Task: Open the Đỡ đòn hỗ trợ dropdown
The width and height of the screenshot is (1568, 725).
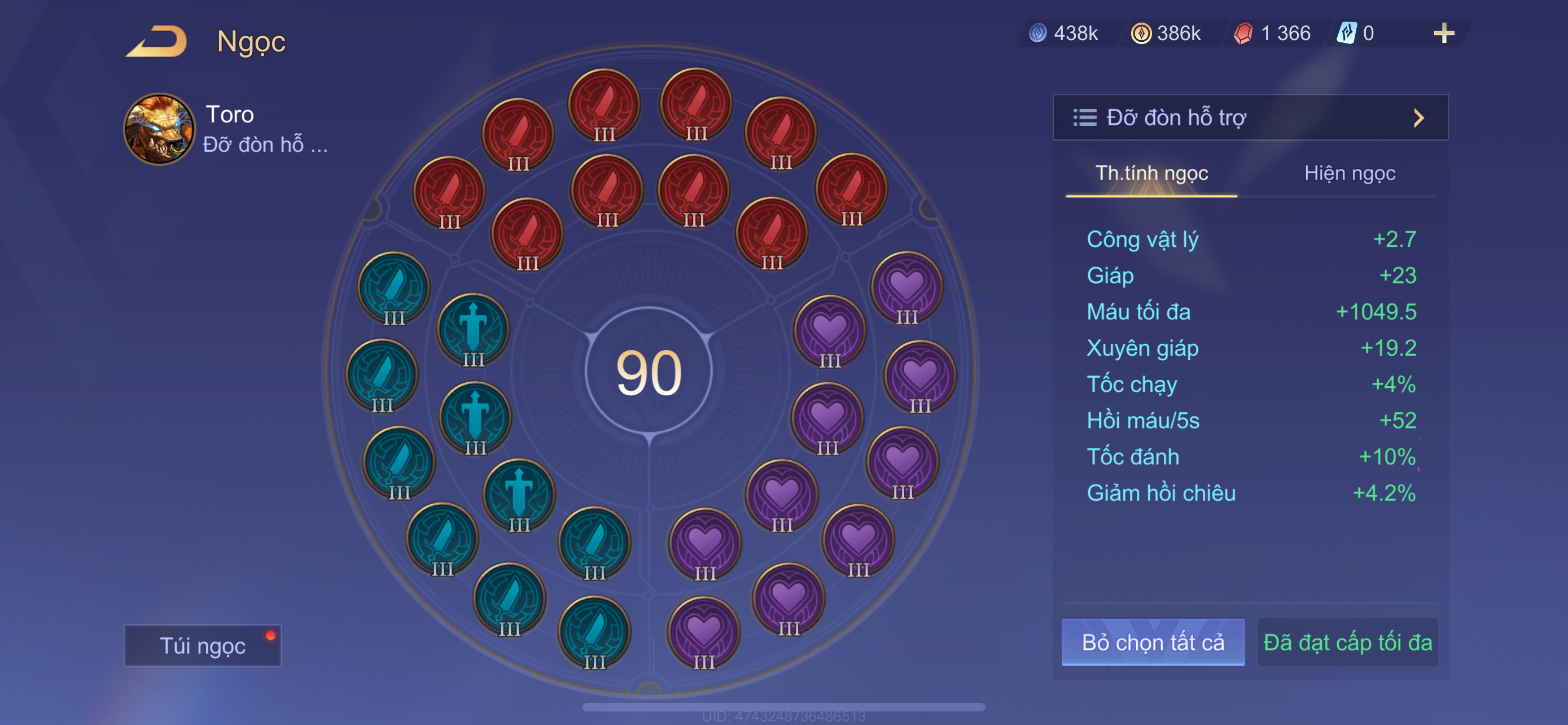Action: click(x=1250, y=117)
